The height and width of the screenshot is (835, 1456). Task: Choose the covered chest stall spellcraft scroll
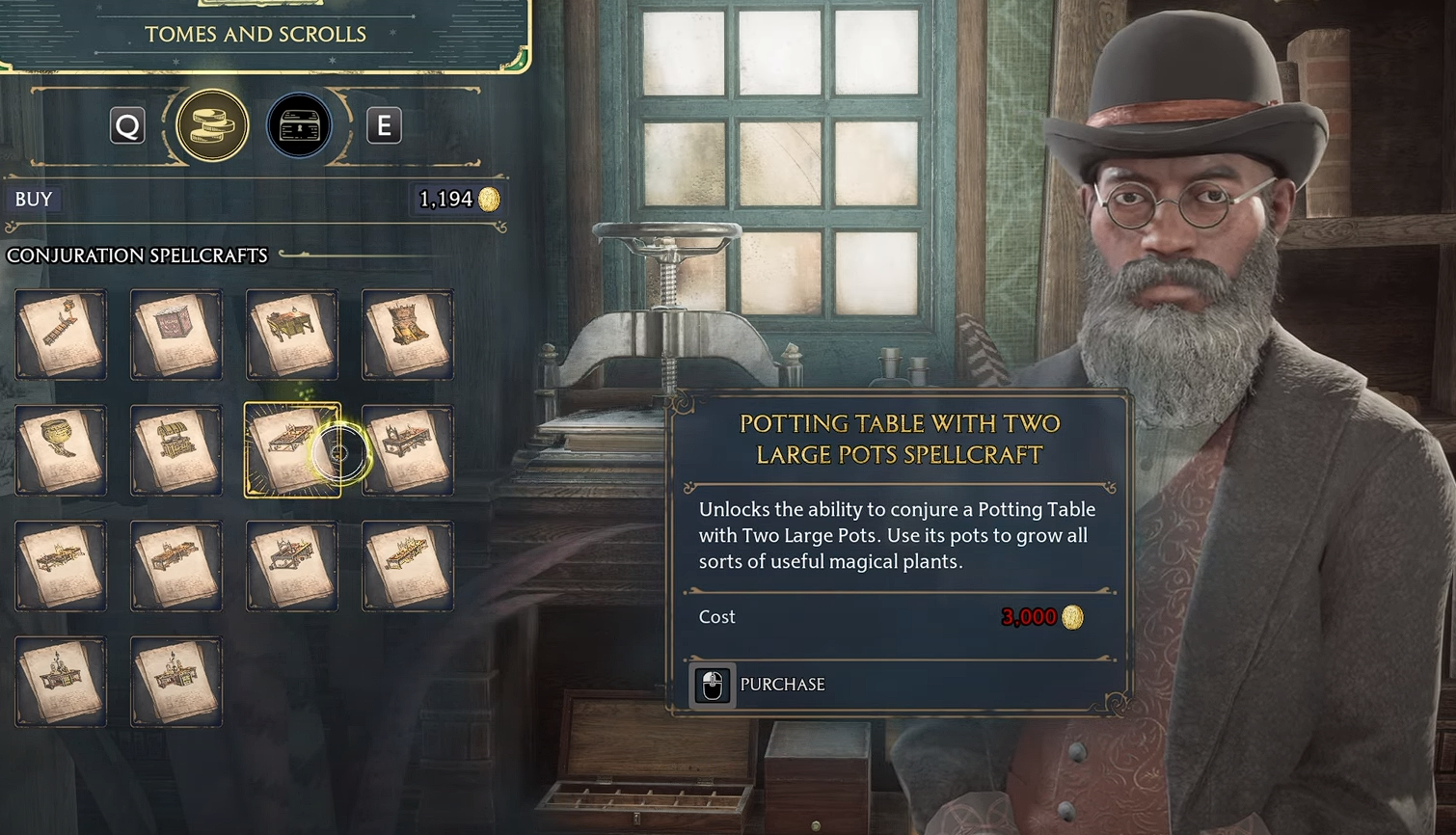click(x=175, y=449)
